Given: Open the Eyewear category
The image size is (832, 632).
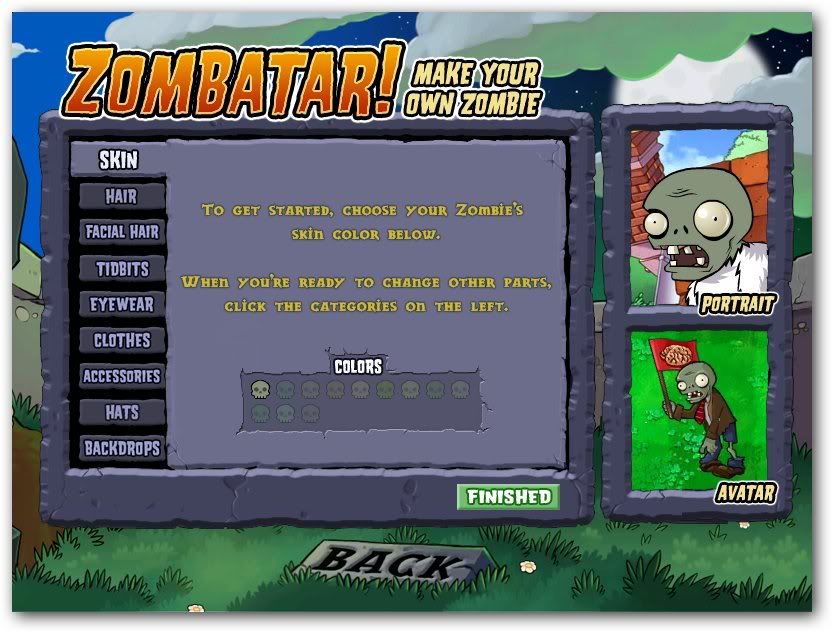Looking at the screenshot, I should (x=121, y=304).
